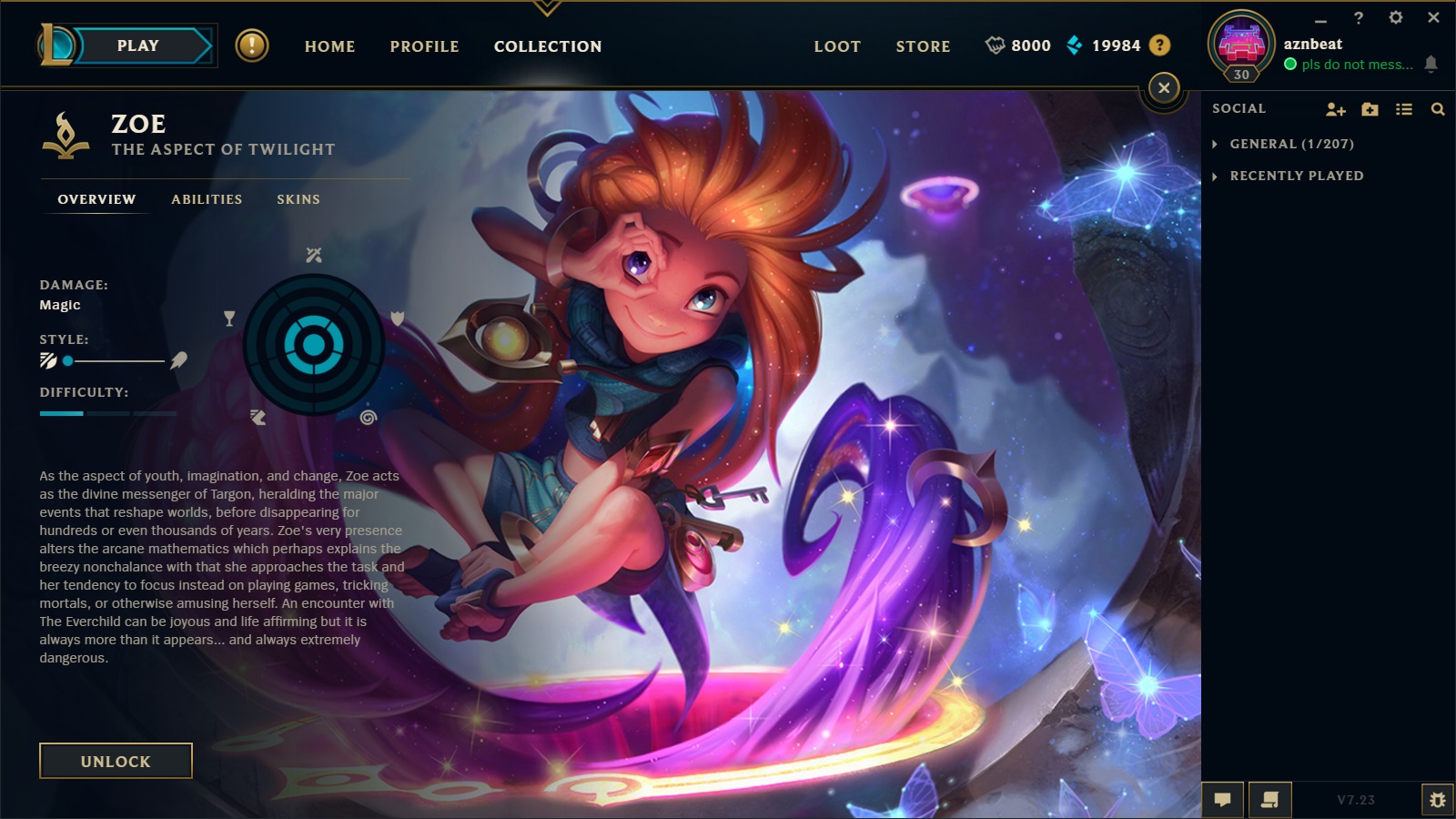The height and width of the screenshot is (819, 1456).
Task: Toggle online status next to aznbeat
Action: [x=1291, y=65]
